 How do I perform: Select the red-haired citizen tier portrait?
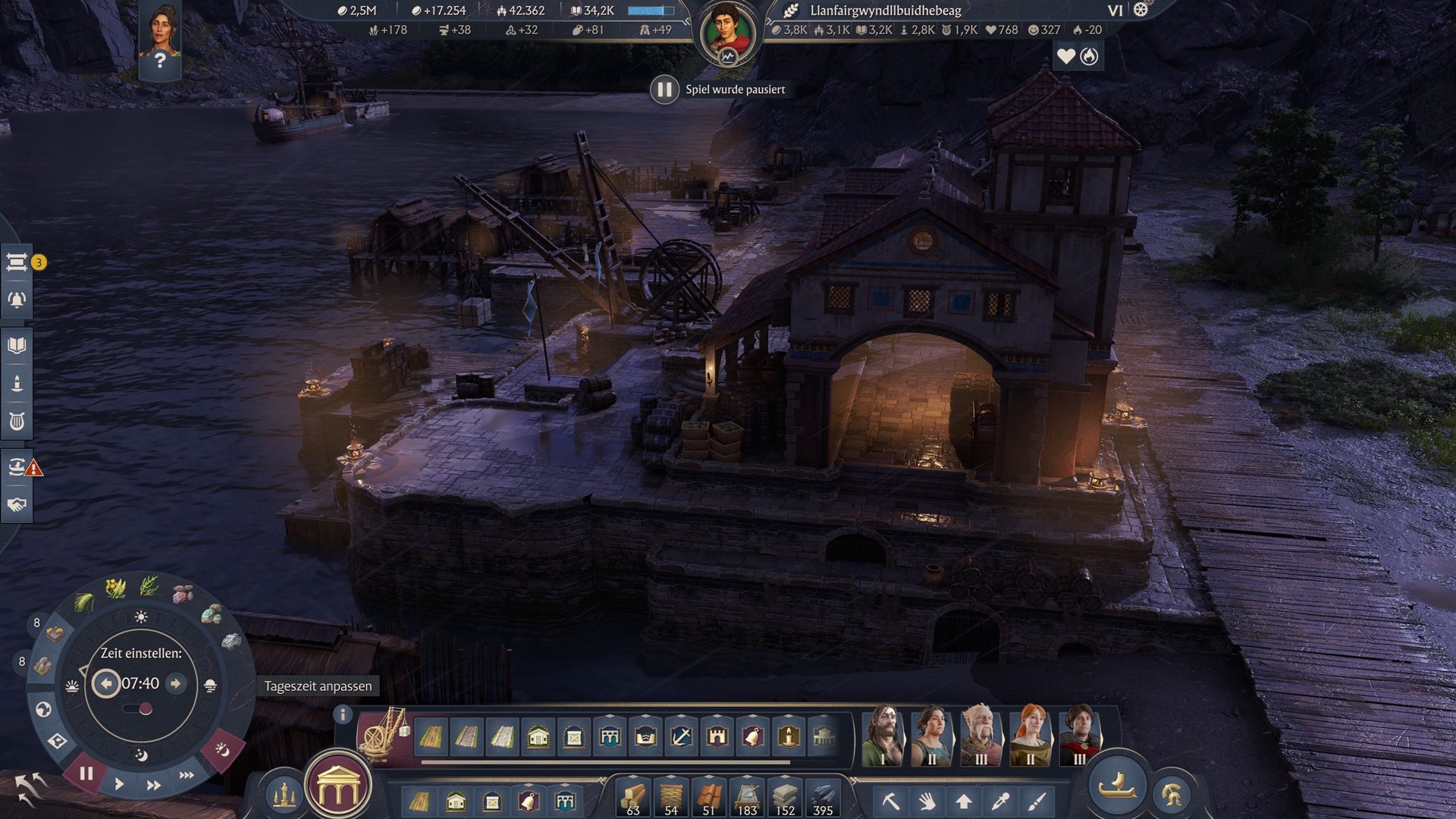(1030, 734)
